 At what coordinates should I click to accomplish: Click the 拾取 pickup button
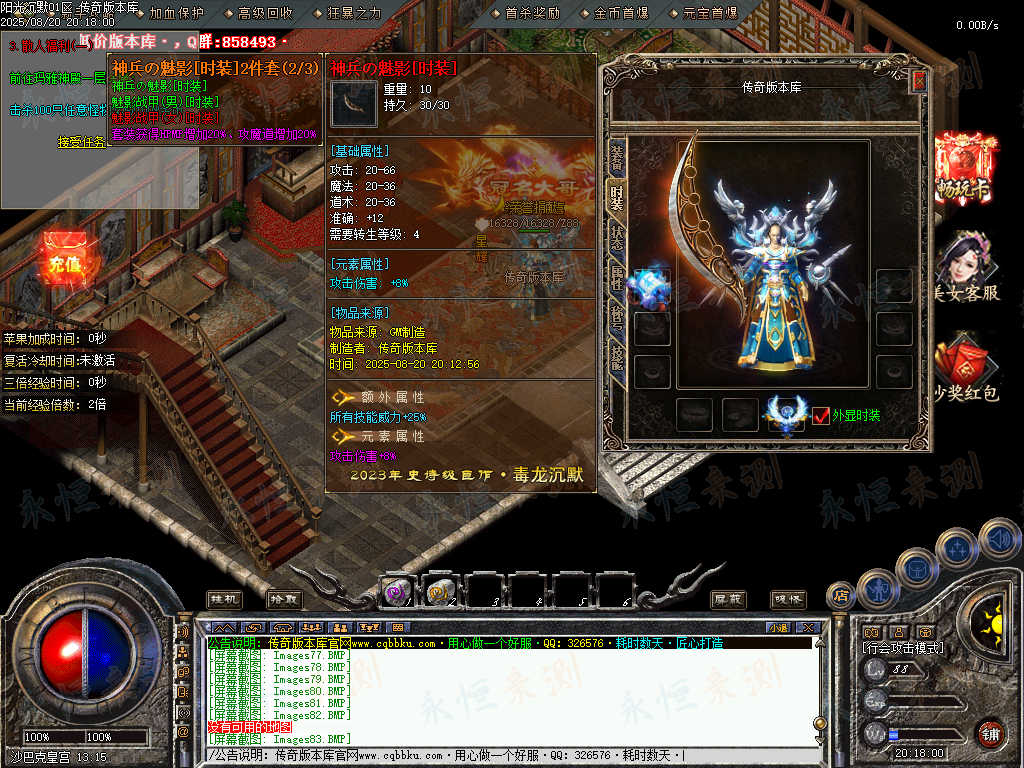(x=284, y=598)
